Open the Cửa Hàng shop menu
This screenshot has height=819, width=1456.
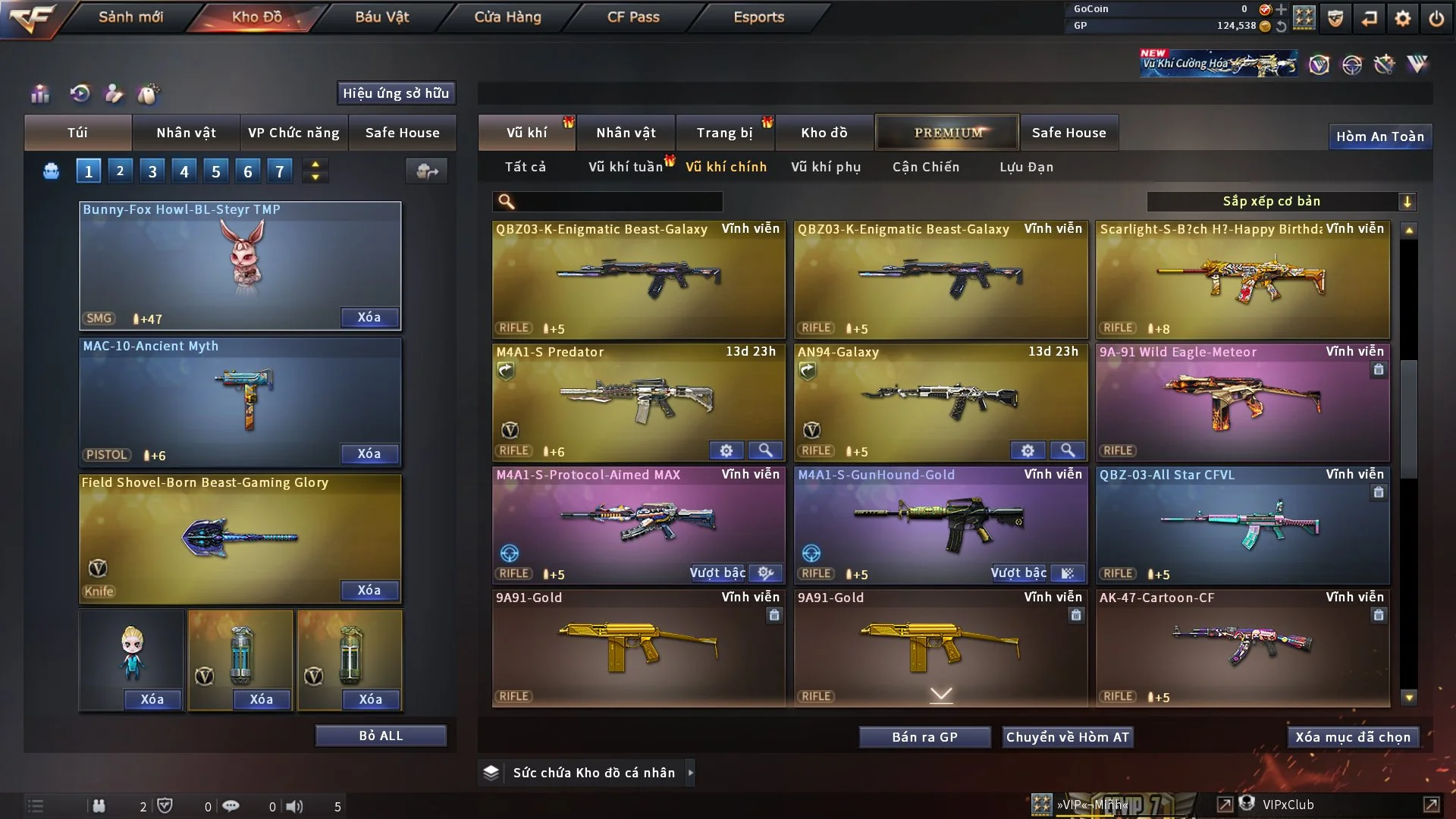507,17
